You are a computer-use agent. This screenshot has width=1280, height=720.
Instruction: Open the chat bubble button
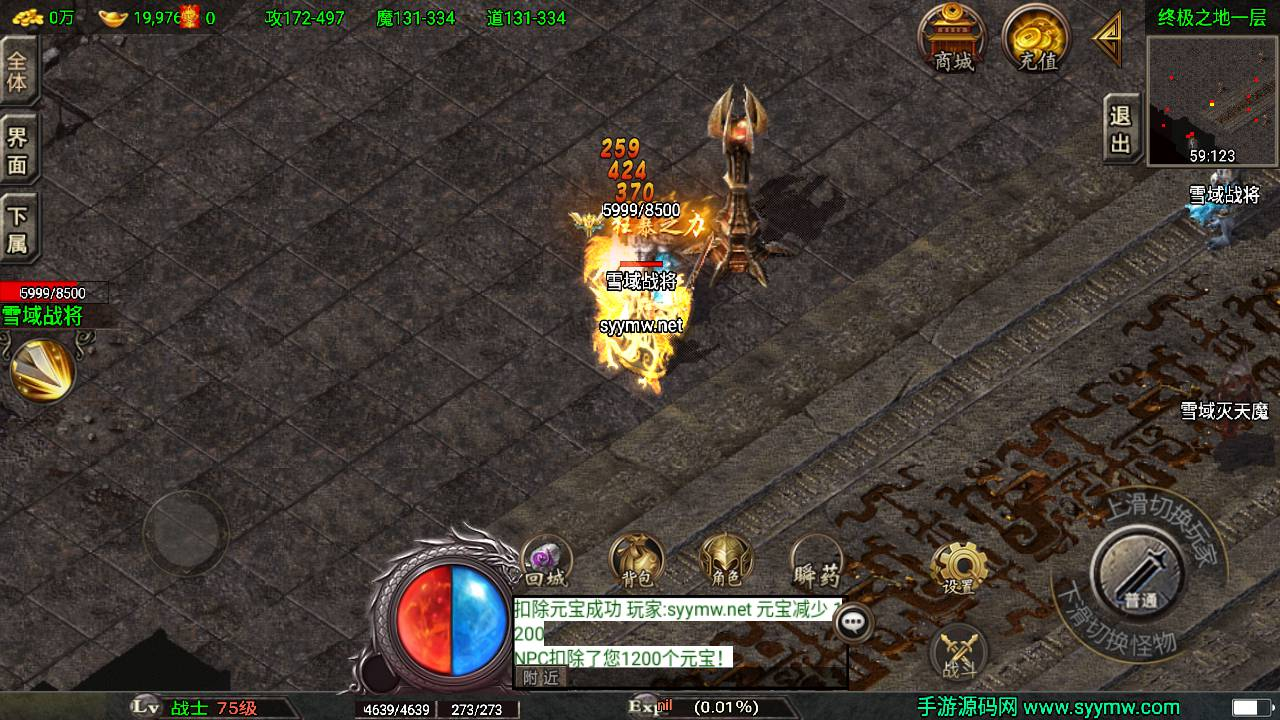click(x=852, y=622)
